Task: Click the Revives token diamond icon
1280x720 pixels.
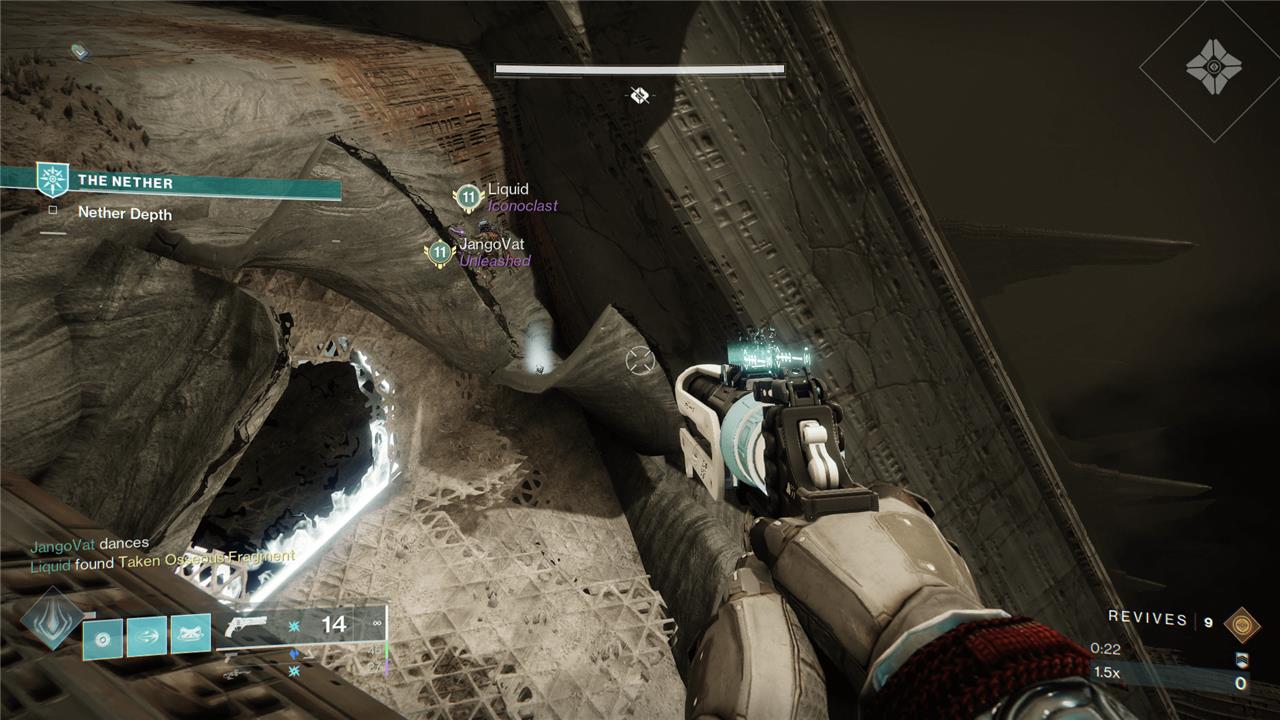Action: 1242,622
